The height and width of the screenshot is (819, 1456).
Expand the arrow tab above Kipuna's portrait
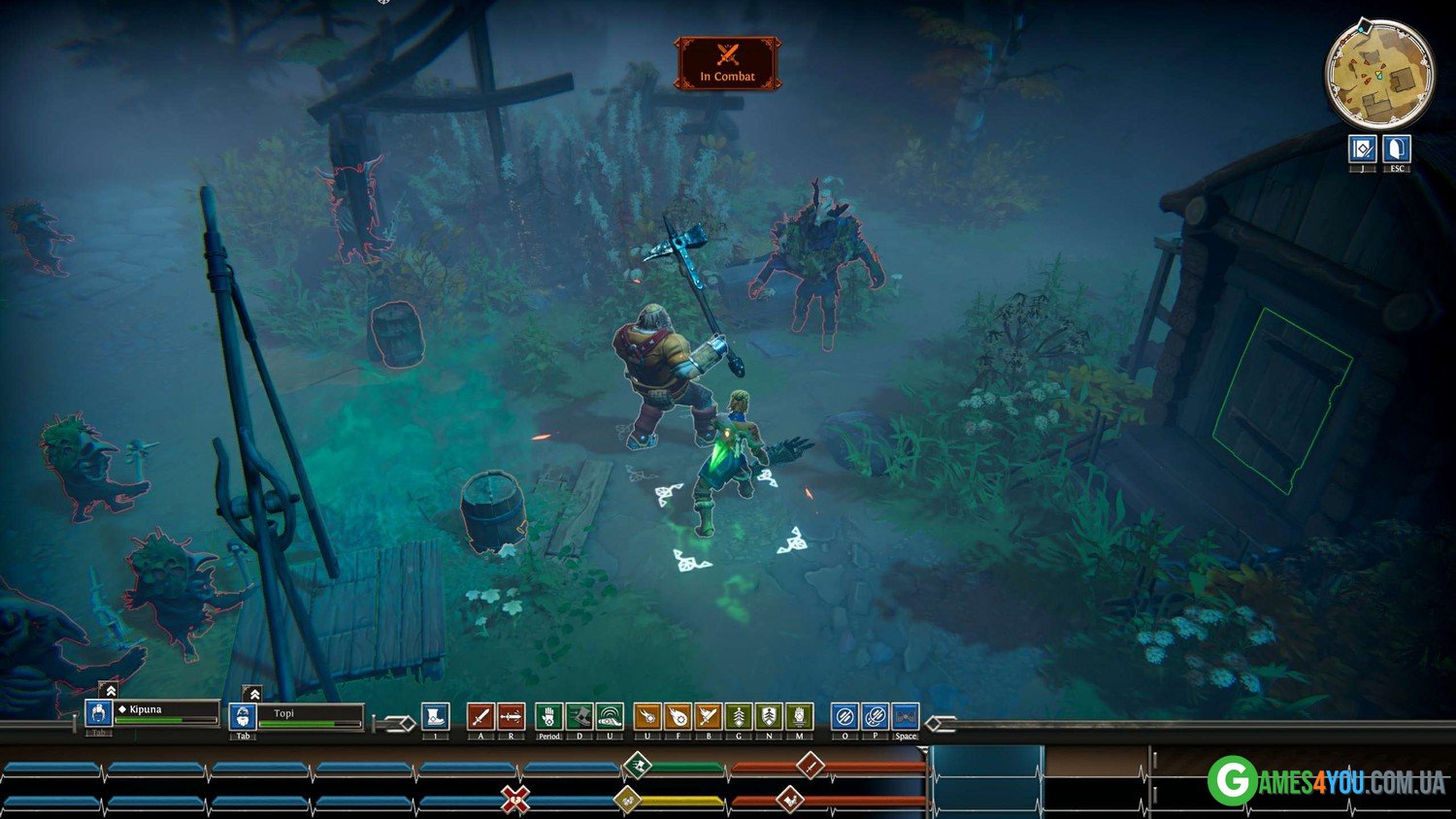111,691
